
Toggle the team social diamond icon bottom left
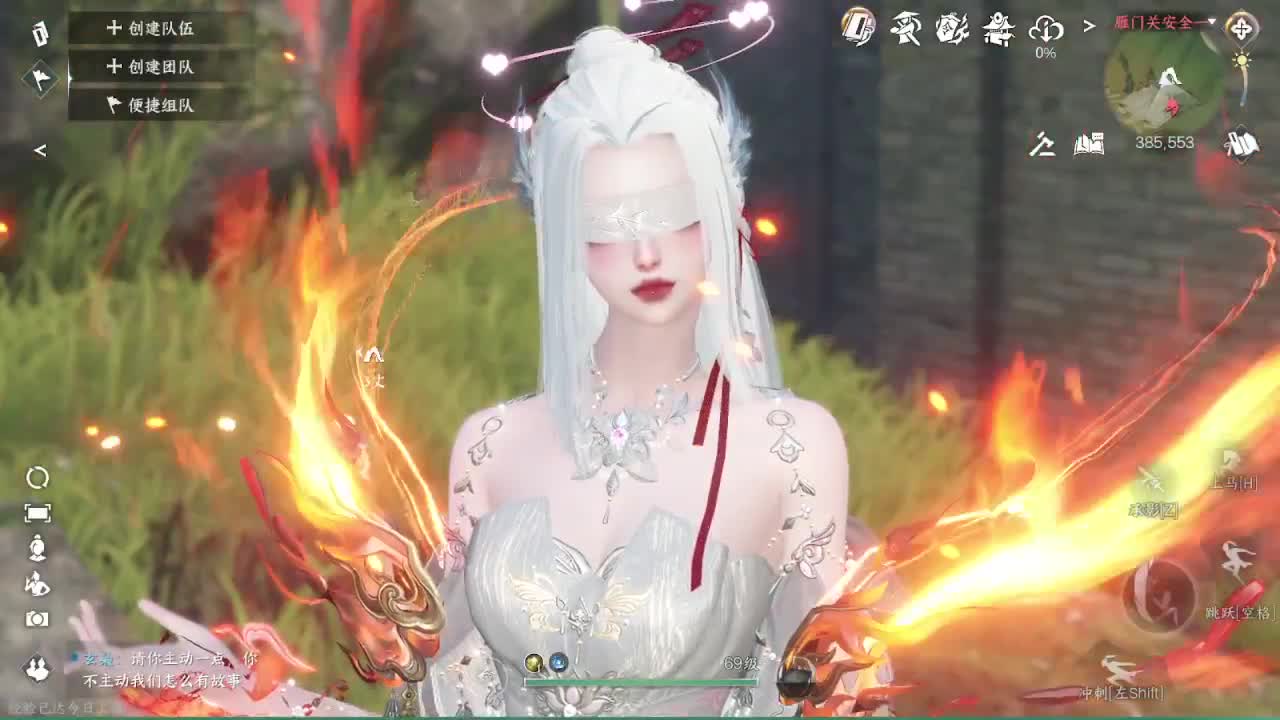pos(36,668)
